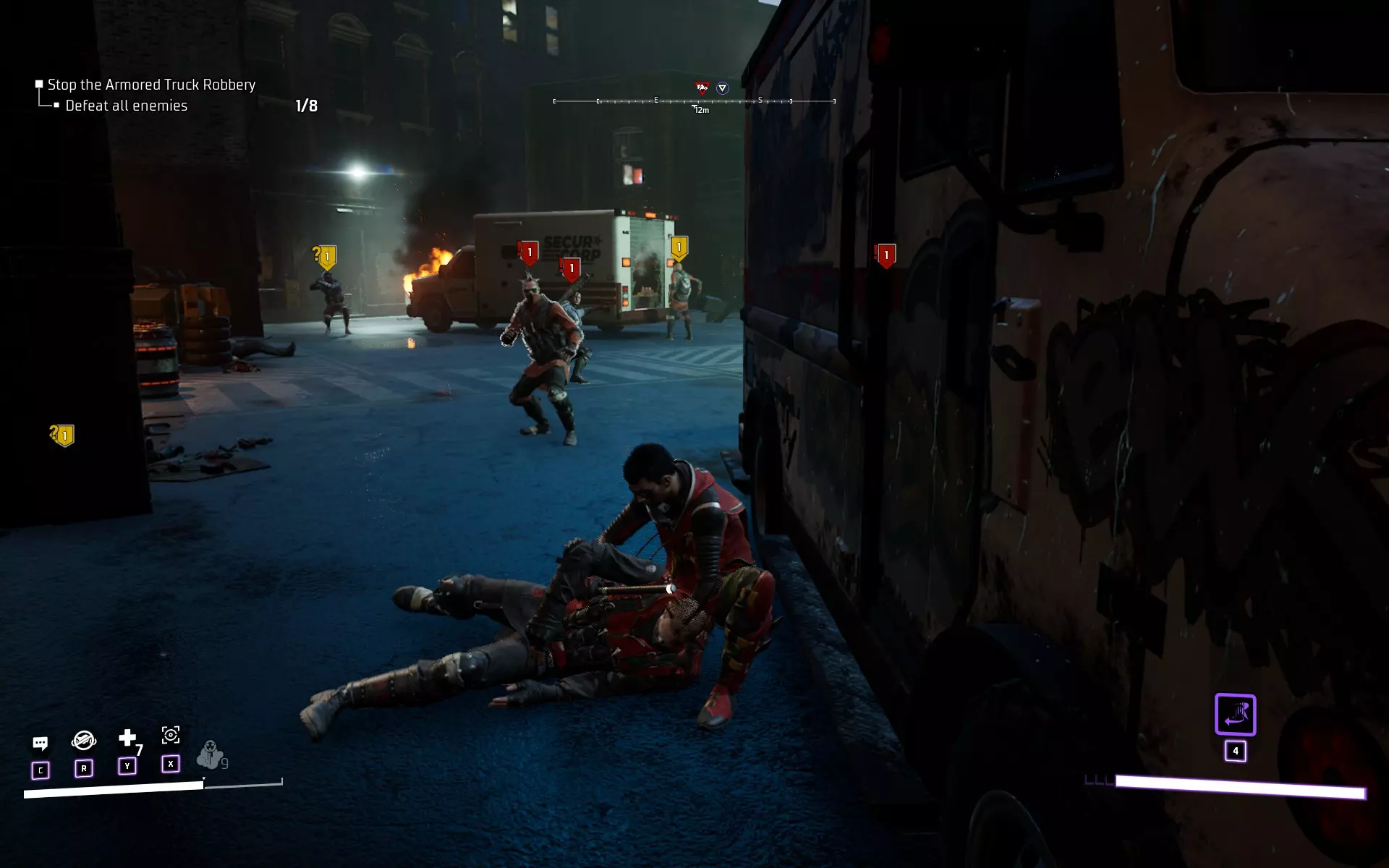1389x868 pixels.
Task: Activate the AR scan eye icon
Action: (x=171, y=736)
